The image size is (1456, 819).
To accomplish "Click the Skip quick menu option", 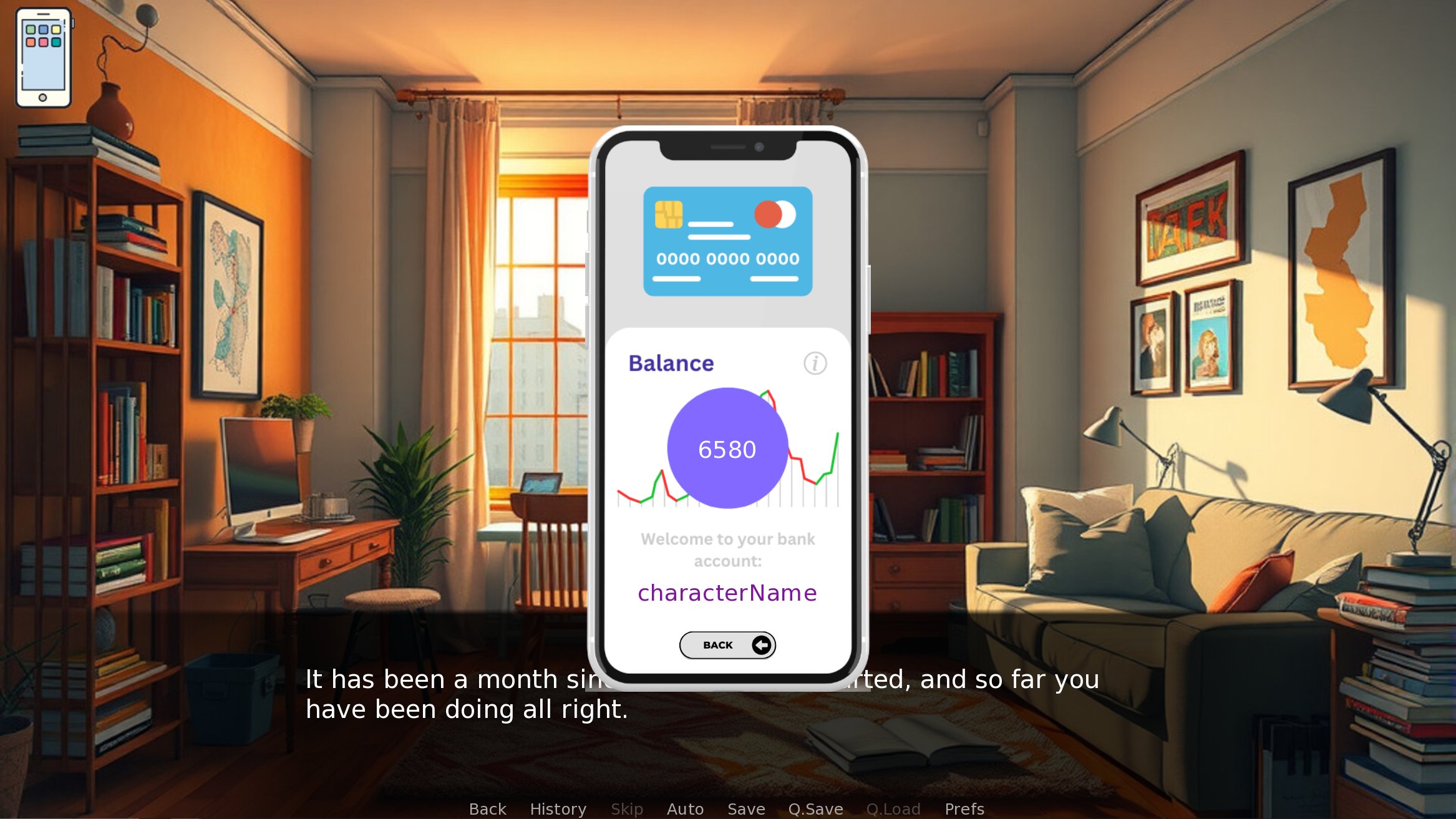I will point(626,809).
